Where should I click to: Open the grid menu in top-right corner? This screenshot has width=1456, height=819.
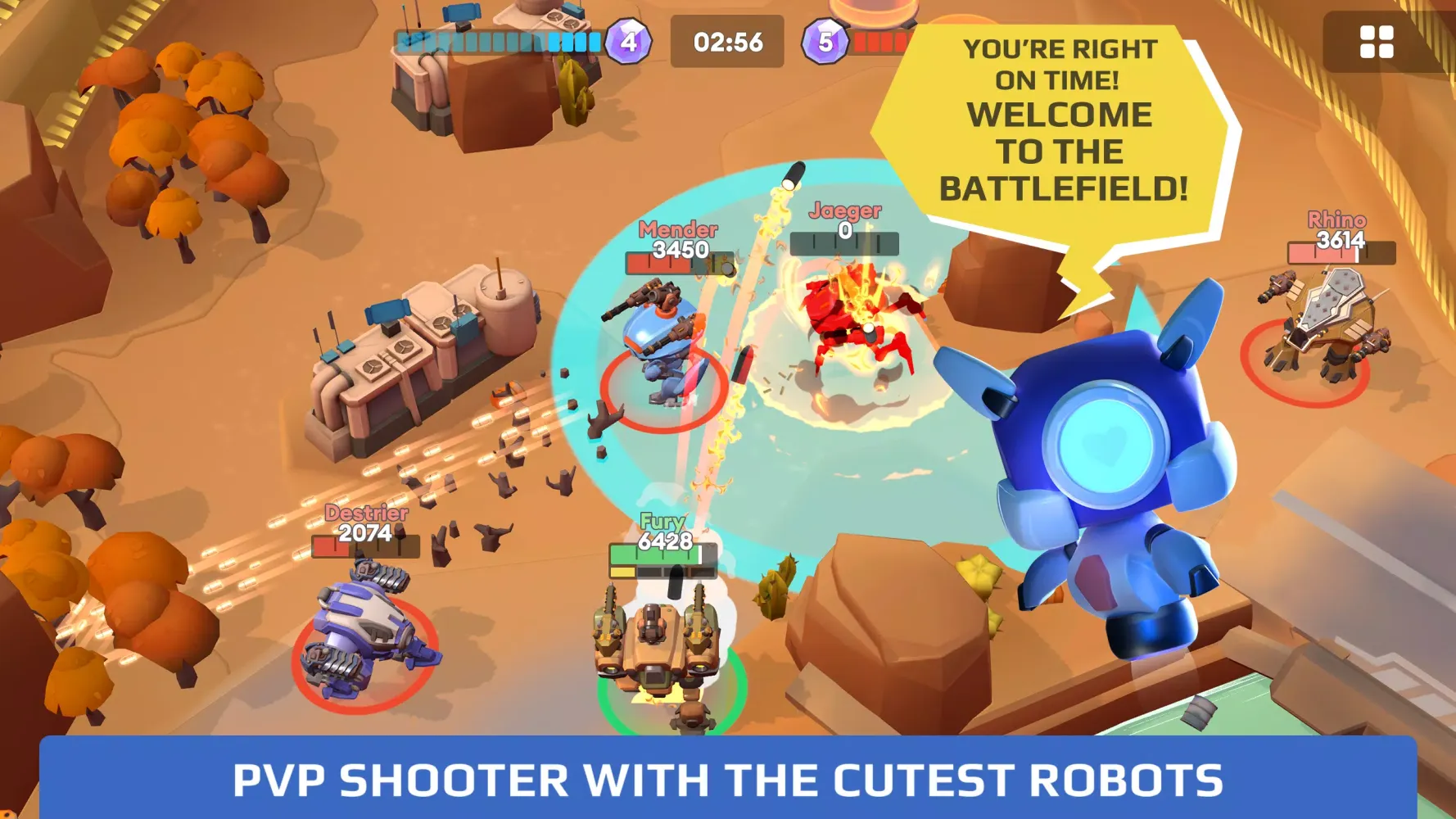click(1378, 43)
